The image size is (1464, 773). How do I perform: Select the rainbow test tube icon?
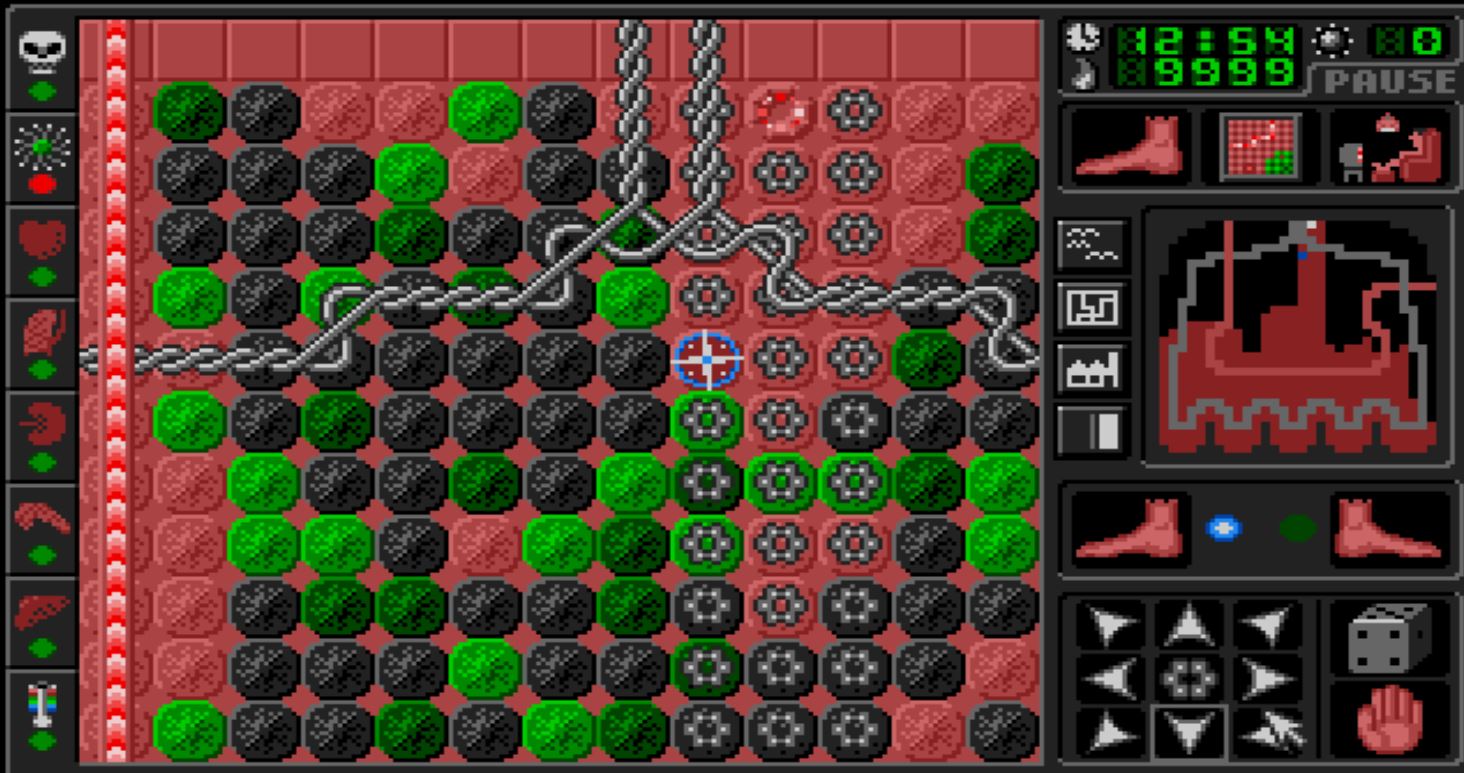click(x=42, y=703)
